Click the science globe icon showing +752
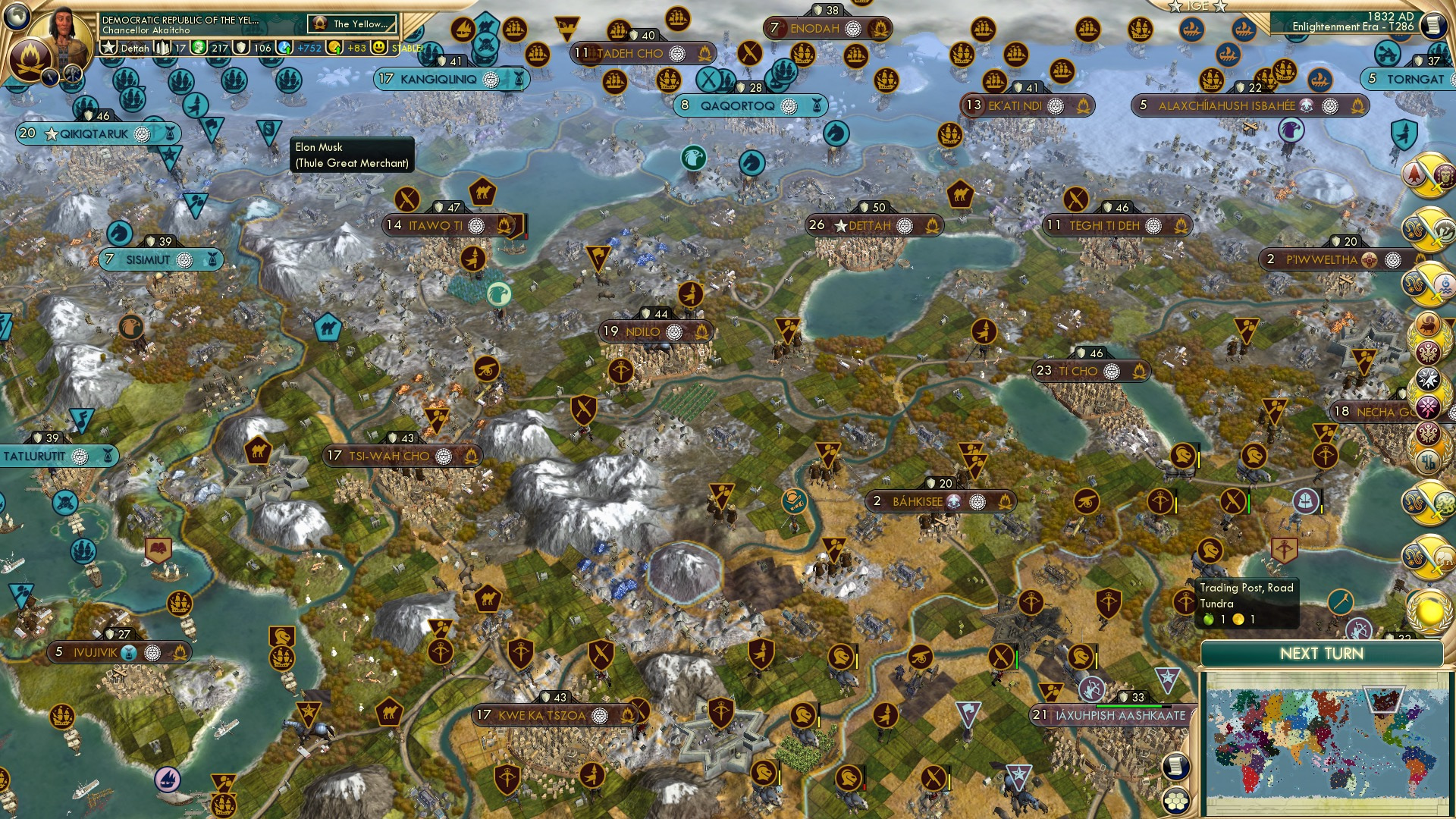Screen dimensions: 1456x819 [x=284, y=48]
